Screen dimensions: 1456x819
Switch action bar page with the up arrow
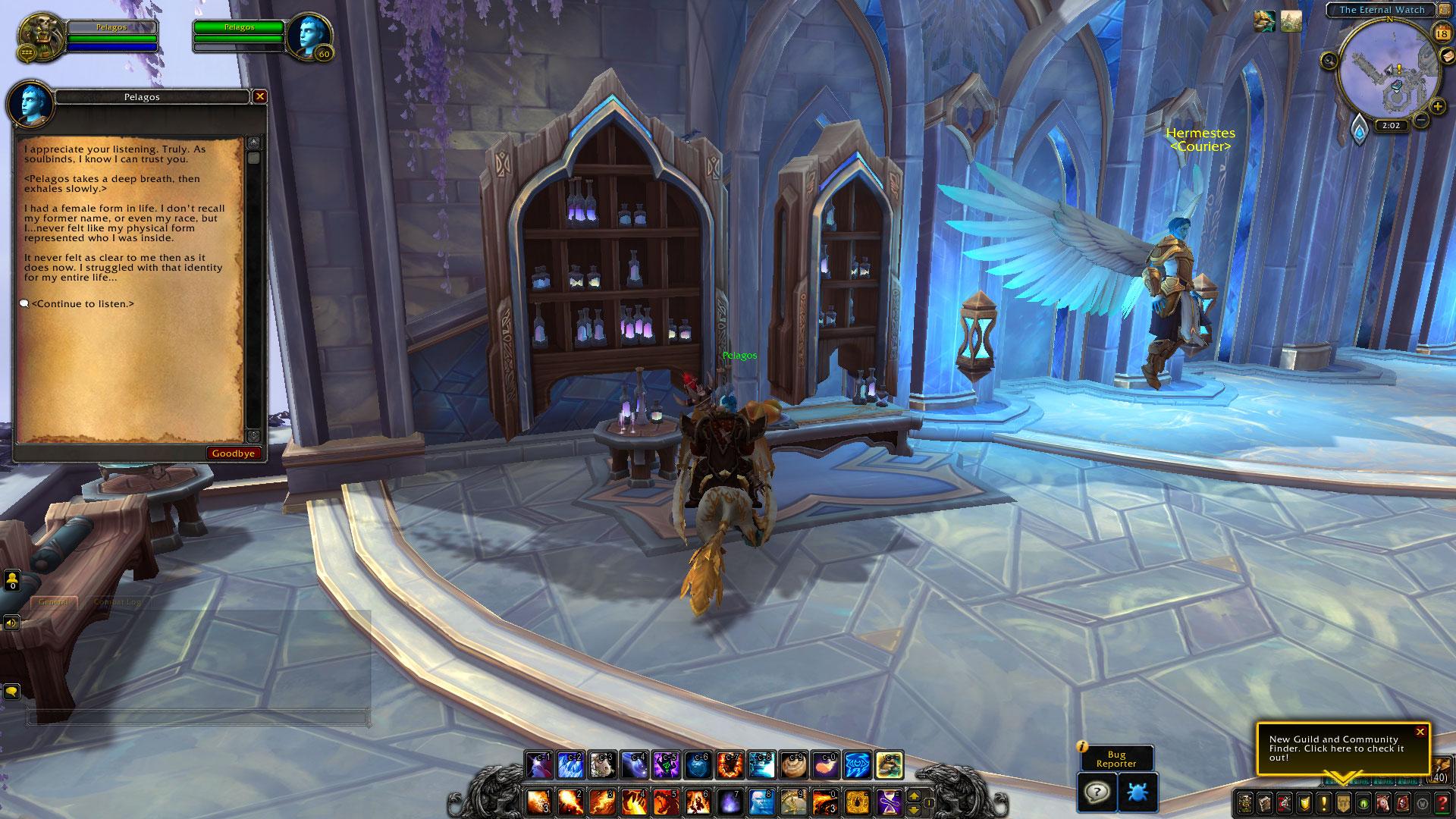914,795
